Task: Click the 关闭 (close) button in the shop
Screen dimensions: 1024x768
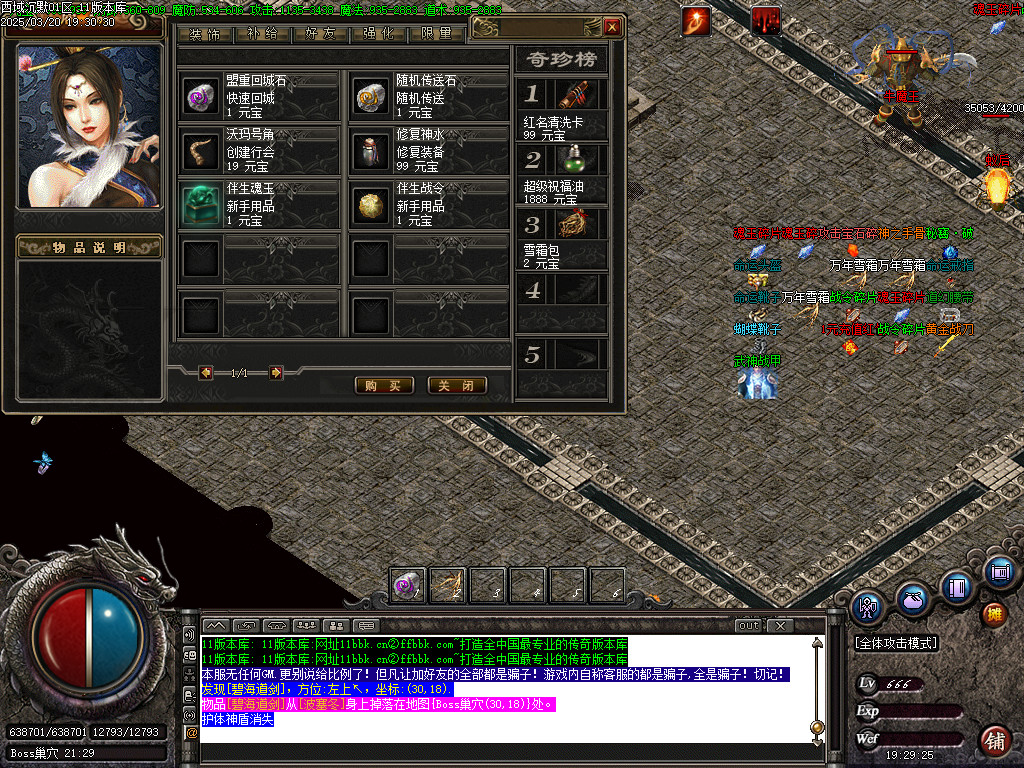Action: (457, 385)
